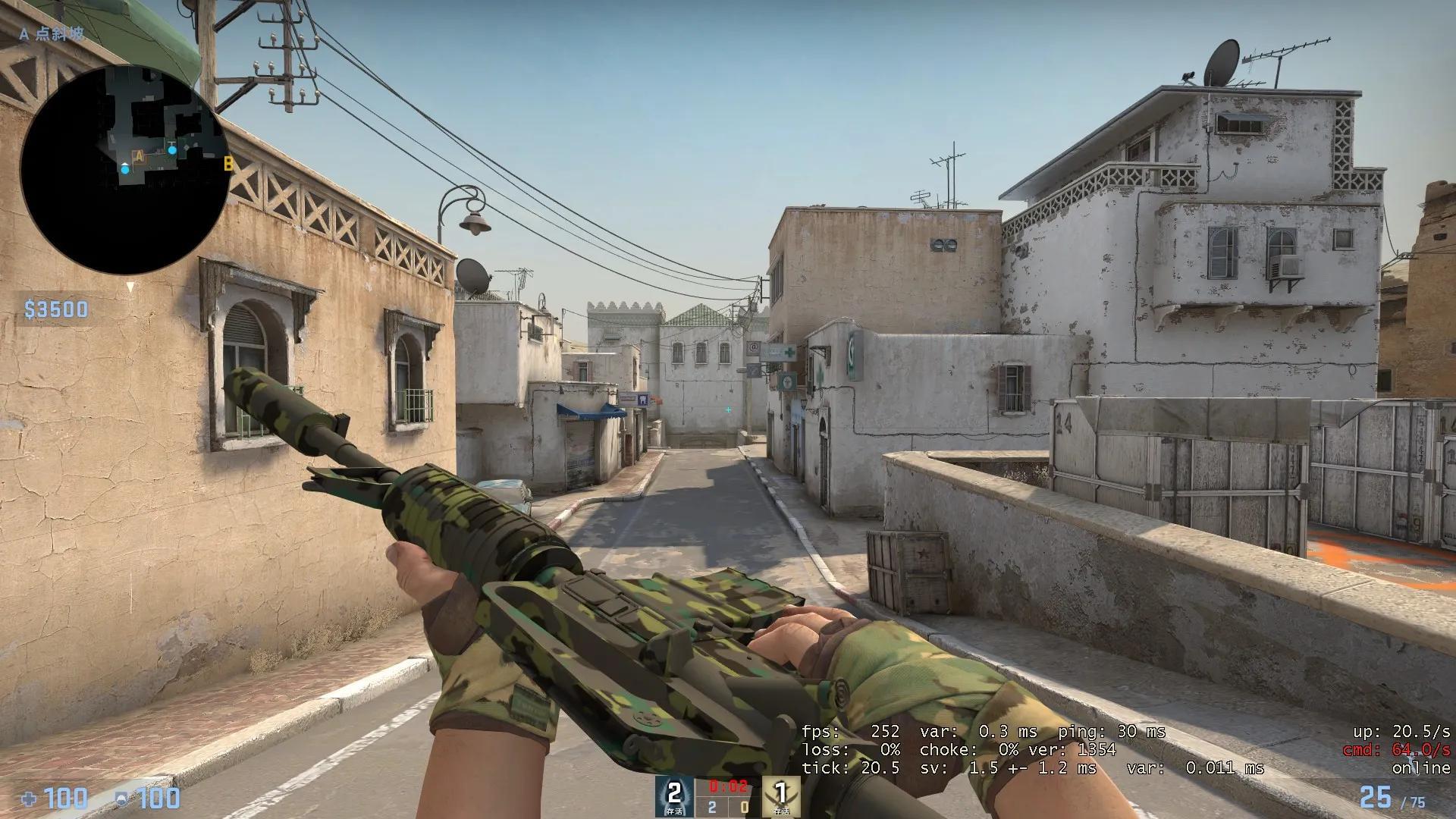
Task: Click the bombsite A marker on the radar
Action: click(139, 155)
